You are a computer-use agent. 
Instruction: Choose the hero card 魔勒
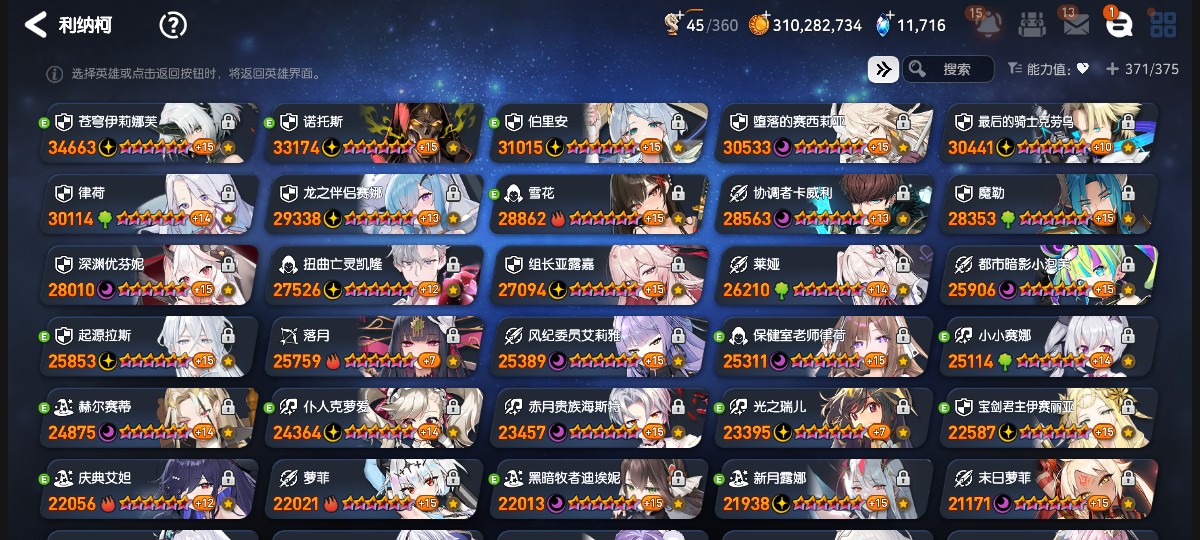[x=1049, y=205]
